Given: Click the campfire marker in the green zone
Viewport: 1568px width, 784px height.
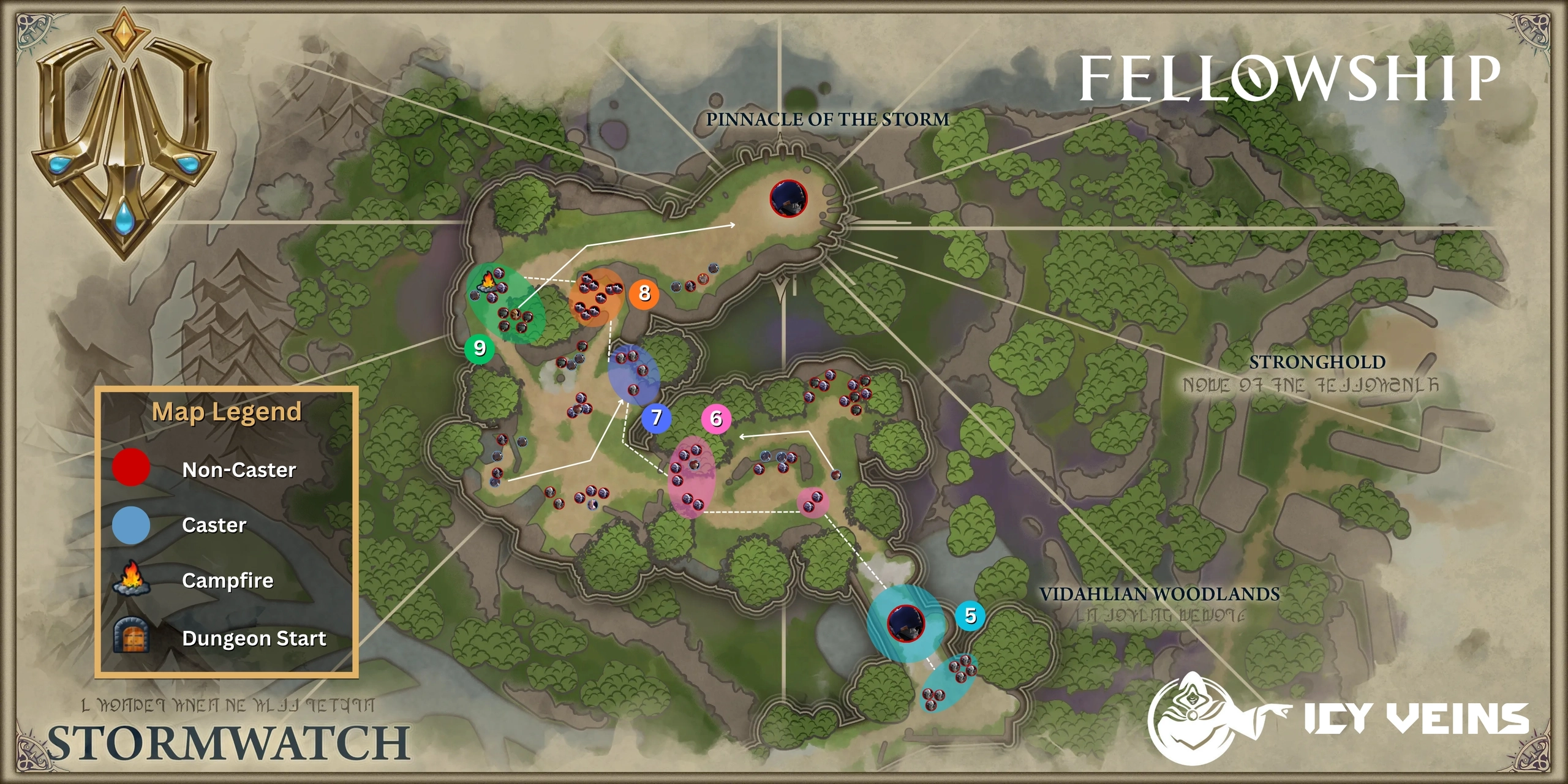Looking at the screenshot, I should [488, 282].
